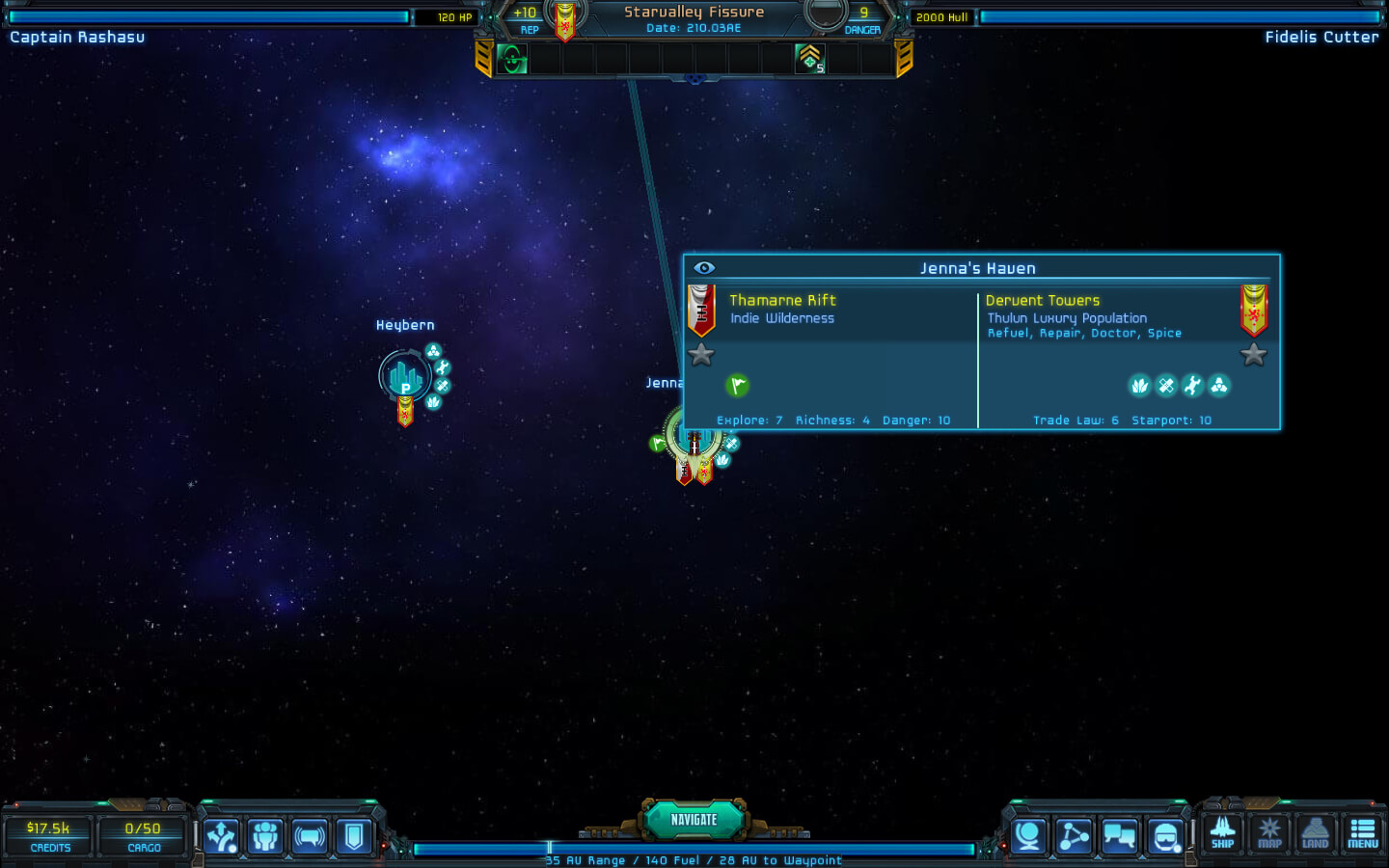This screenshot has width=1389, height=868.
Task: Click the connected nodes network icon
Action: click(x=1074, y=836)
